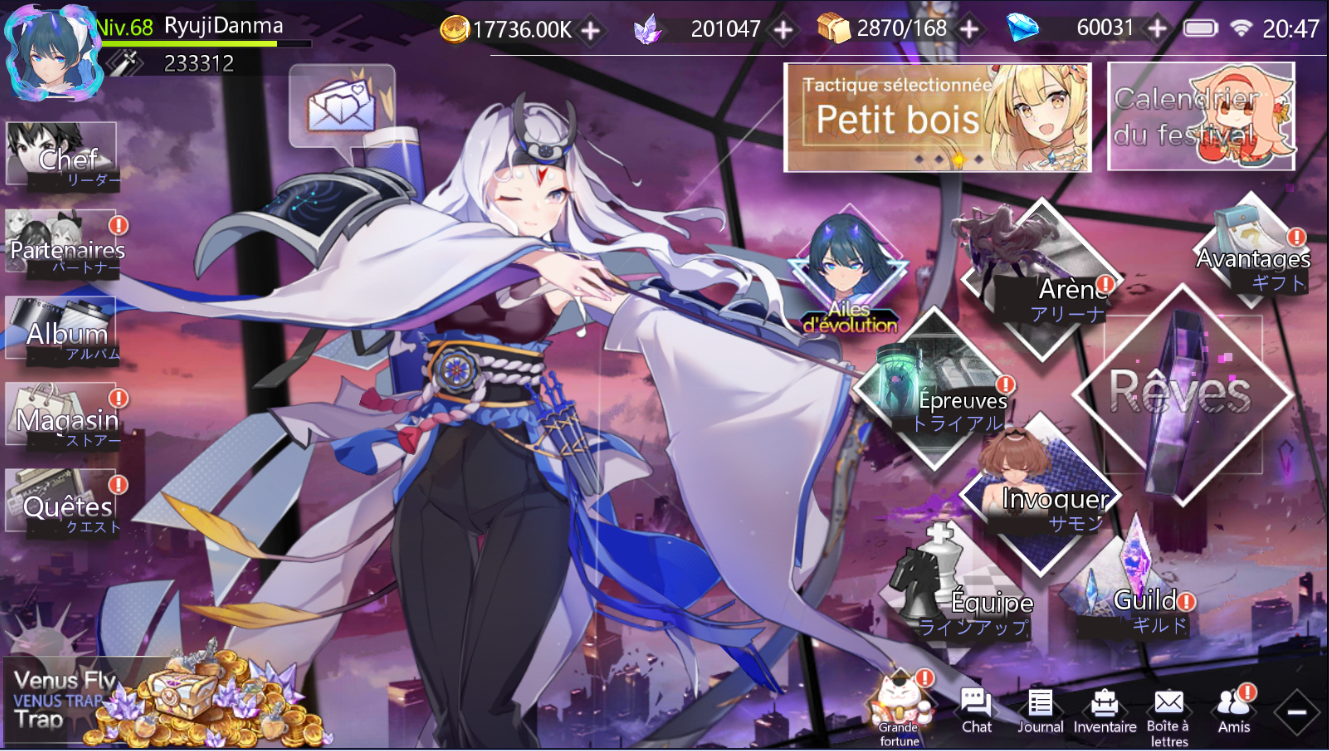This screenshot has height=751, width=1329.
Task: Open the Inventaire bag
Action: click(1104, 711)
